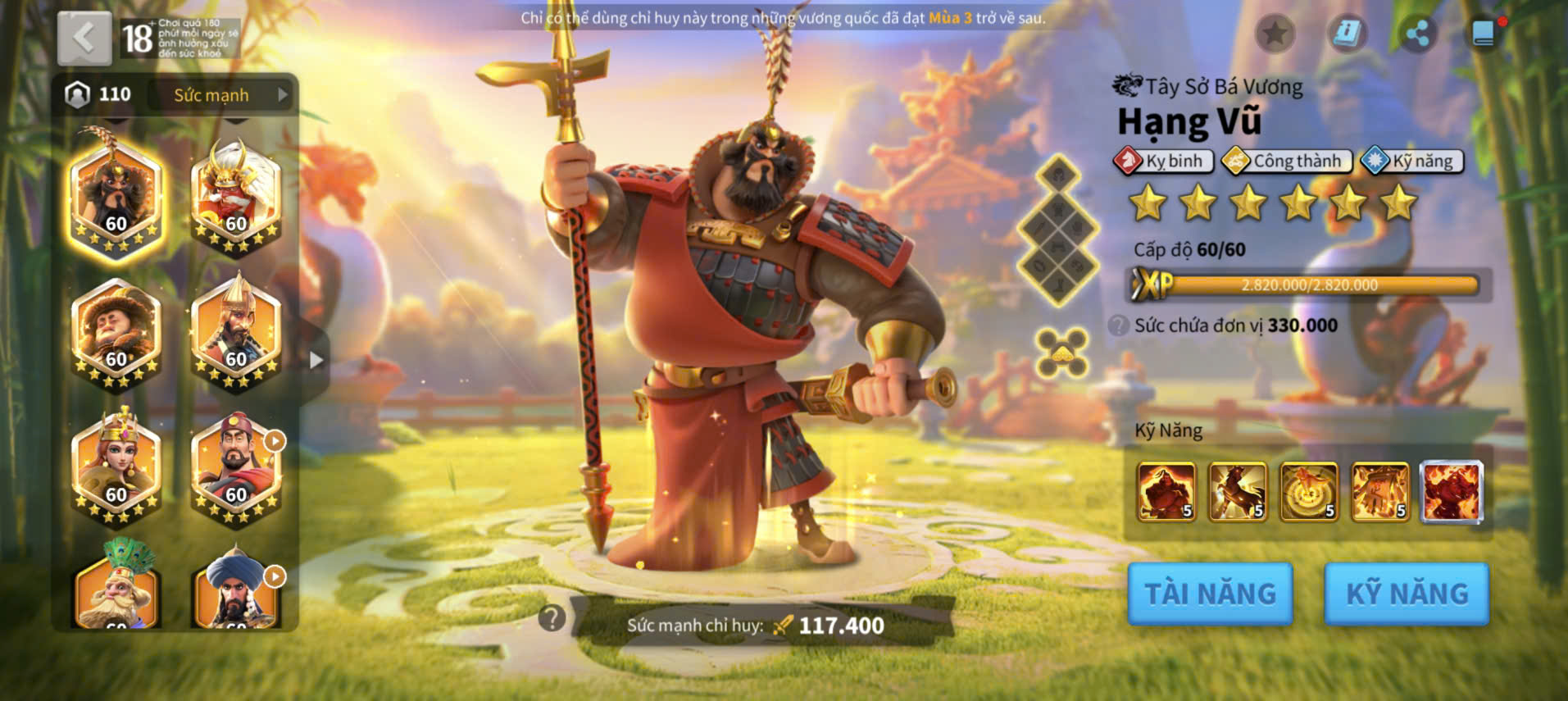View the rearing horse skill icon
Image resolution: width=1568 pixels, height=701 pixels.
pos(1238,492)
